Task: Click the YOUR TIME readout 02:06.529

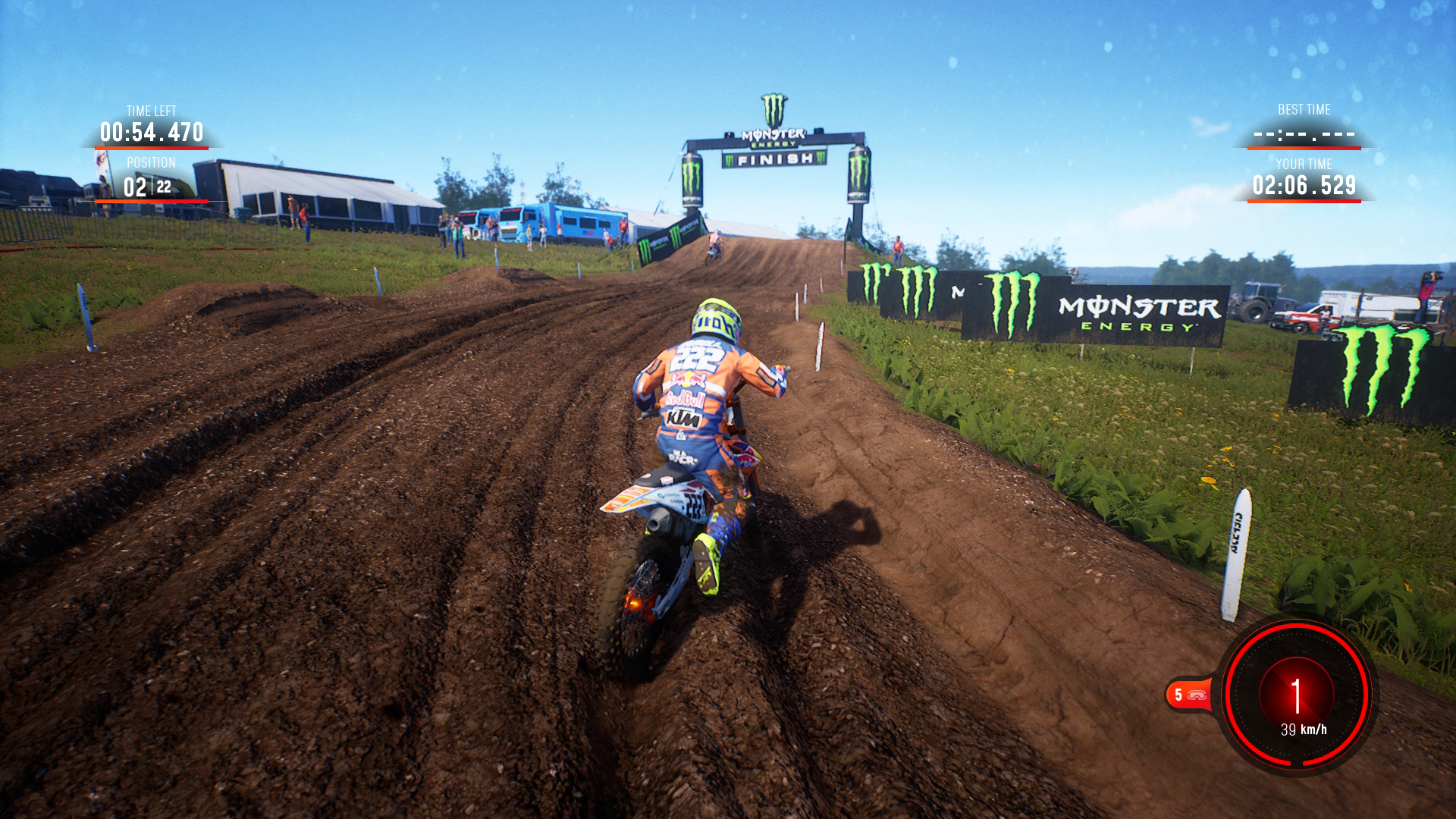Action: pyautogui.click(x=1303, y=184)
